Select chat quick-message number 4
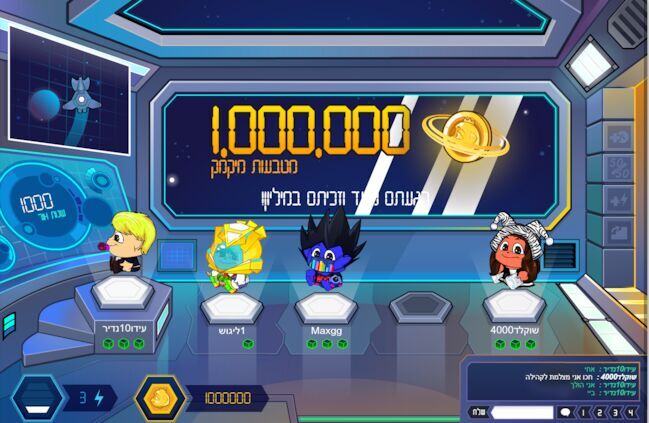Screen dimensions: 649x423 click(630, 411)
